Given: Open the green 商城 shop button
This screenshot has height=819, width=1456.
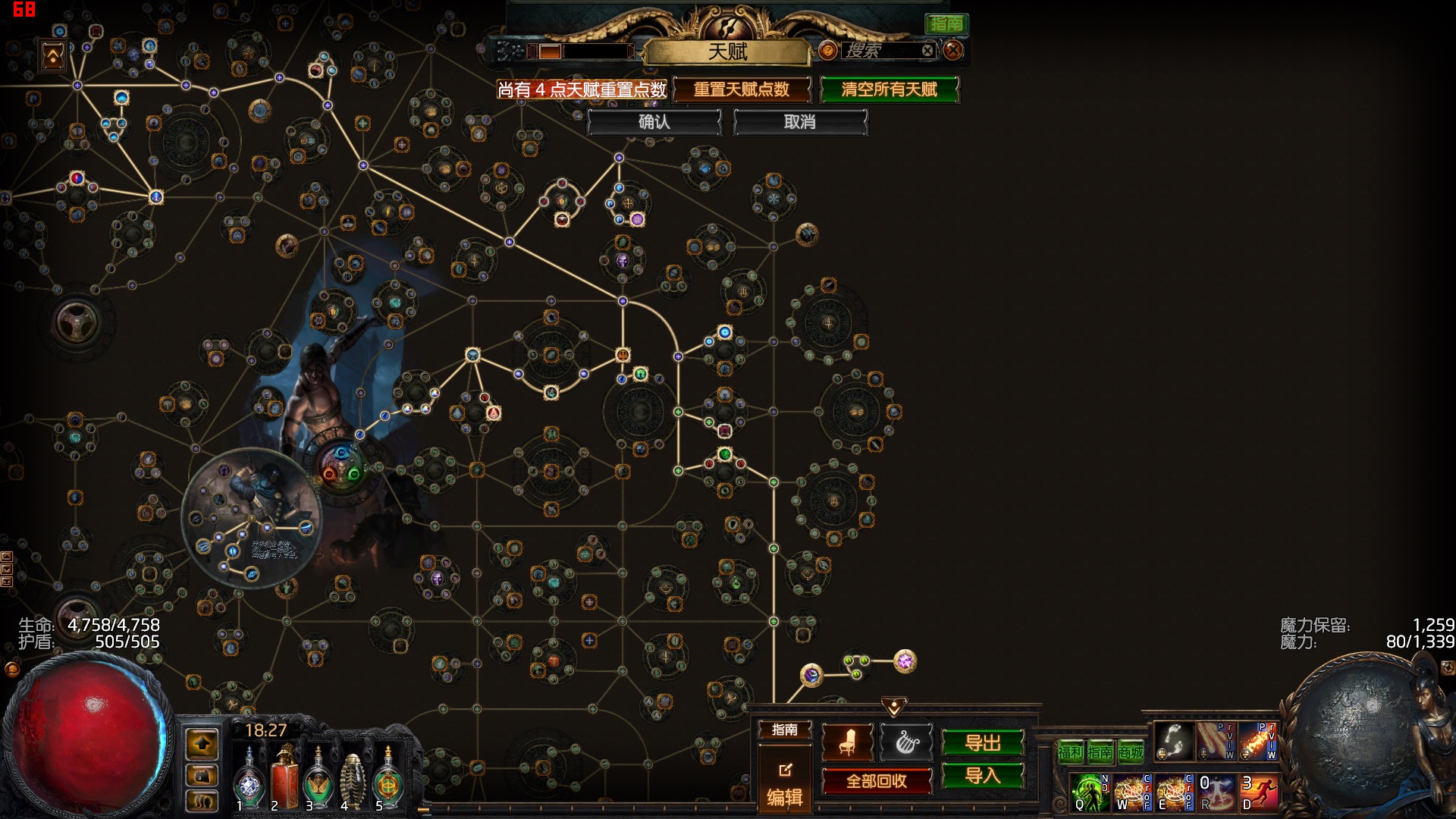Looking at the screenshot, I should point(1131,752).
